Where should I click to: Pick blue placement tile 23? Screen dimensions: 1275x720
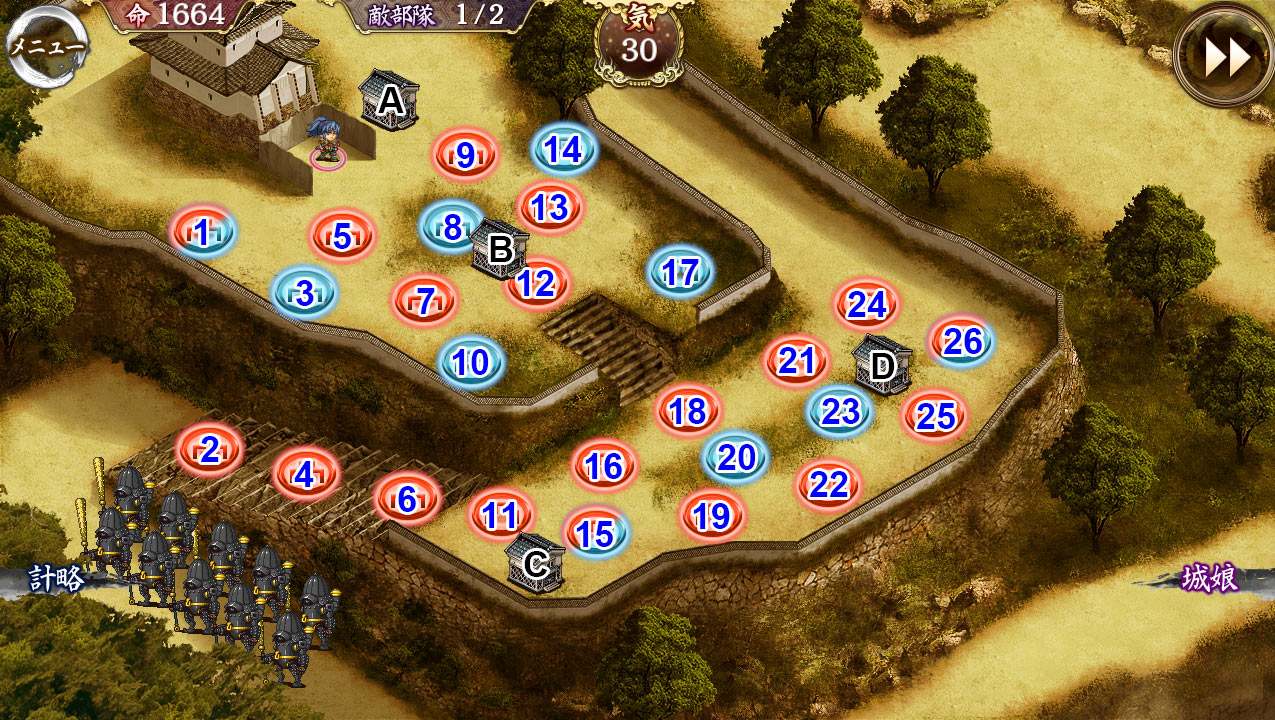tap(841, 411)
